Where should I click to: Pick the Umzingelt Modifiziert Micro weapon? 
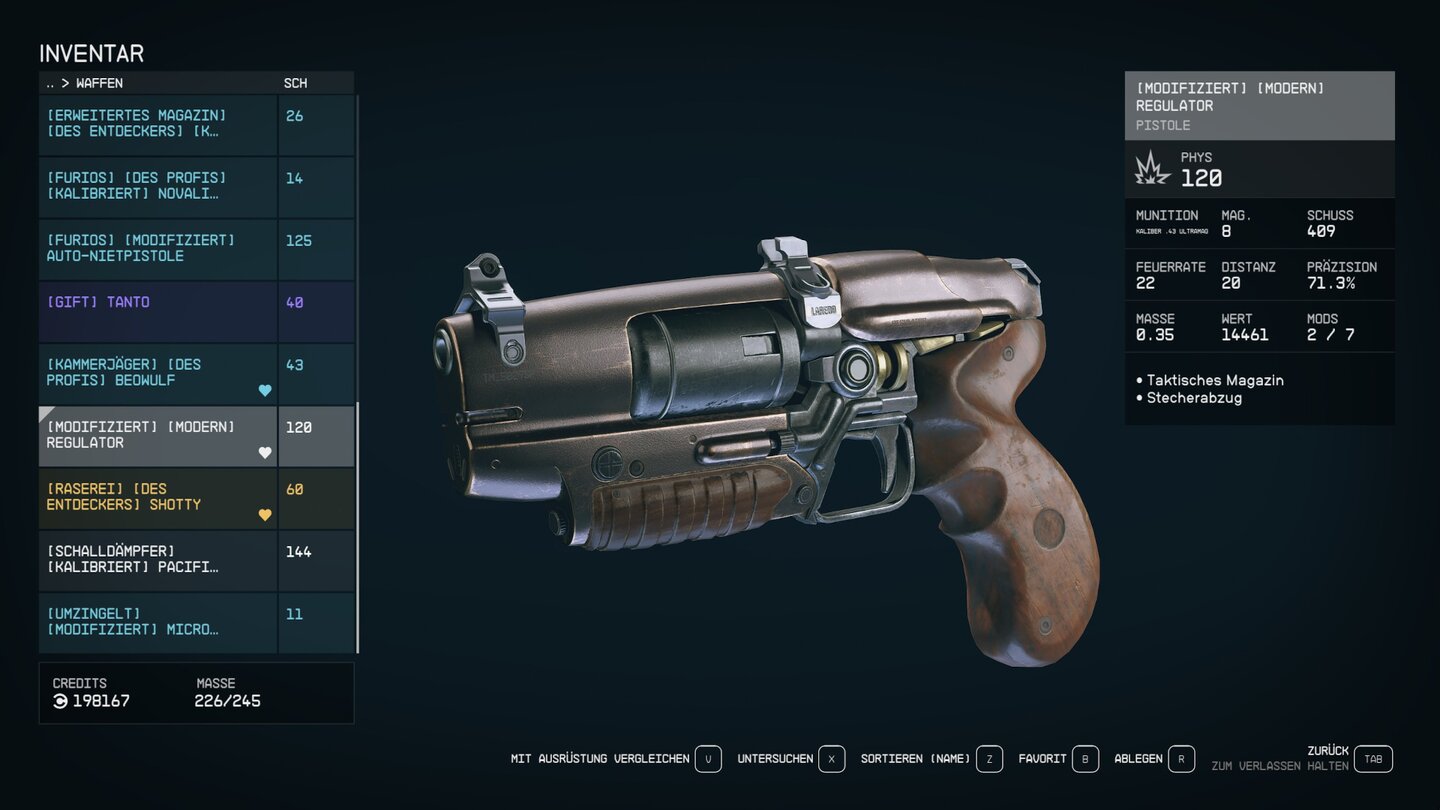157,622
